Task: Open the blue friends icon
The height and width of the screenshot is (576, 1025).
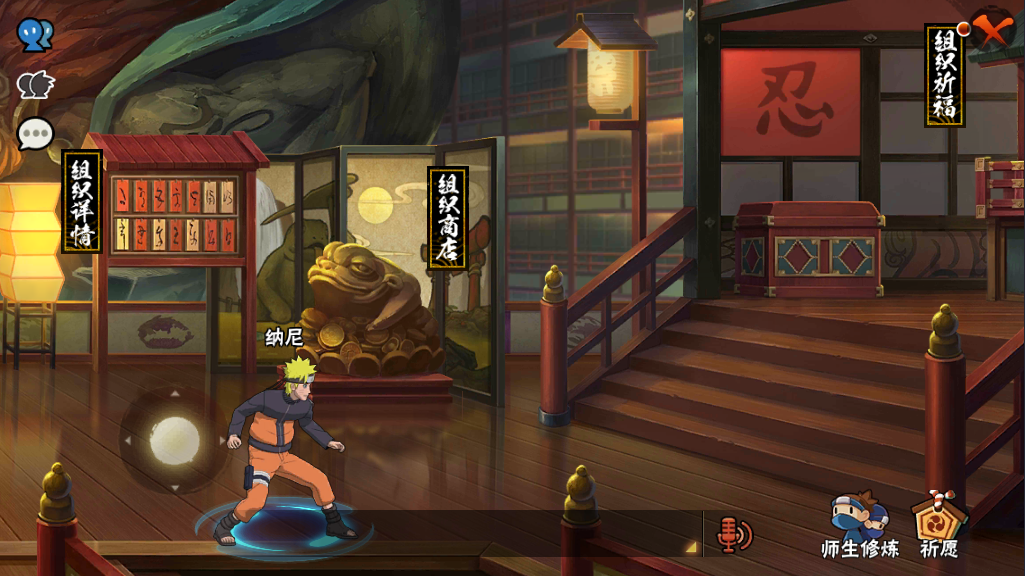Action: 35,35
